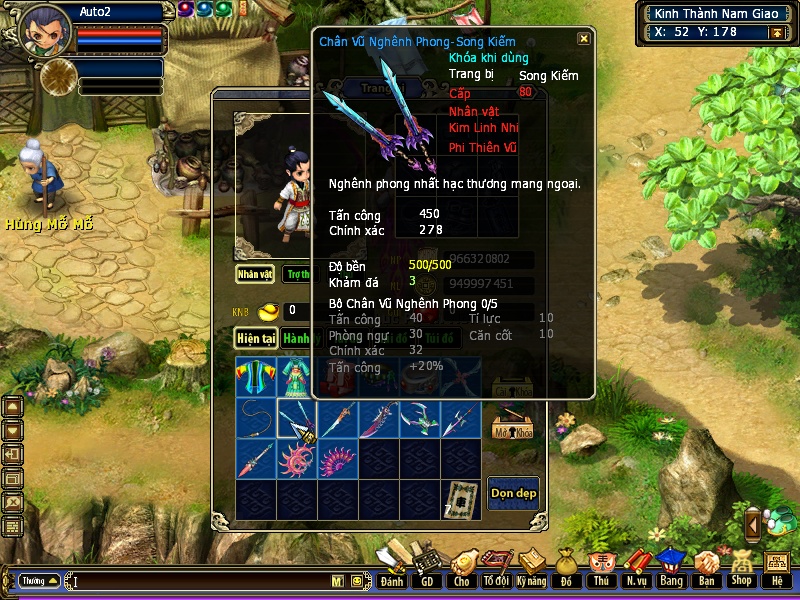The width and height of the screenshot is (800, 600).
Task: Select the twin swords inventory slot
Action: (297, 419)
